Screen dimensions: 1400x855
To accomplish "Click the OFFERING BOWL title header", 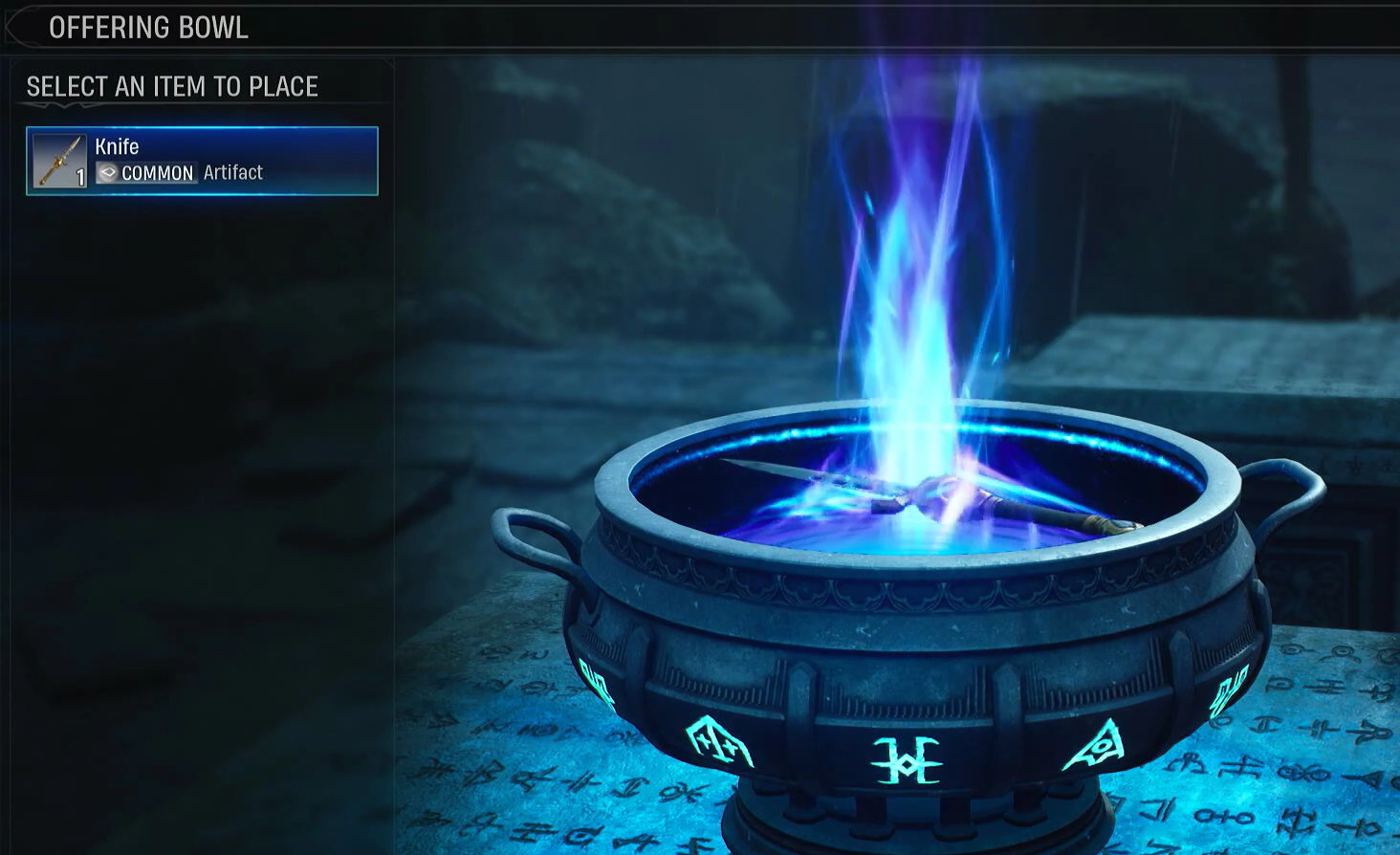I will [x=149, y=28].
